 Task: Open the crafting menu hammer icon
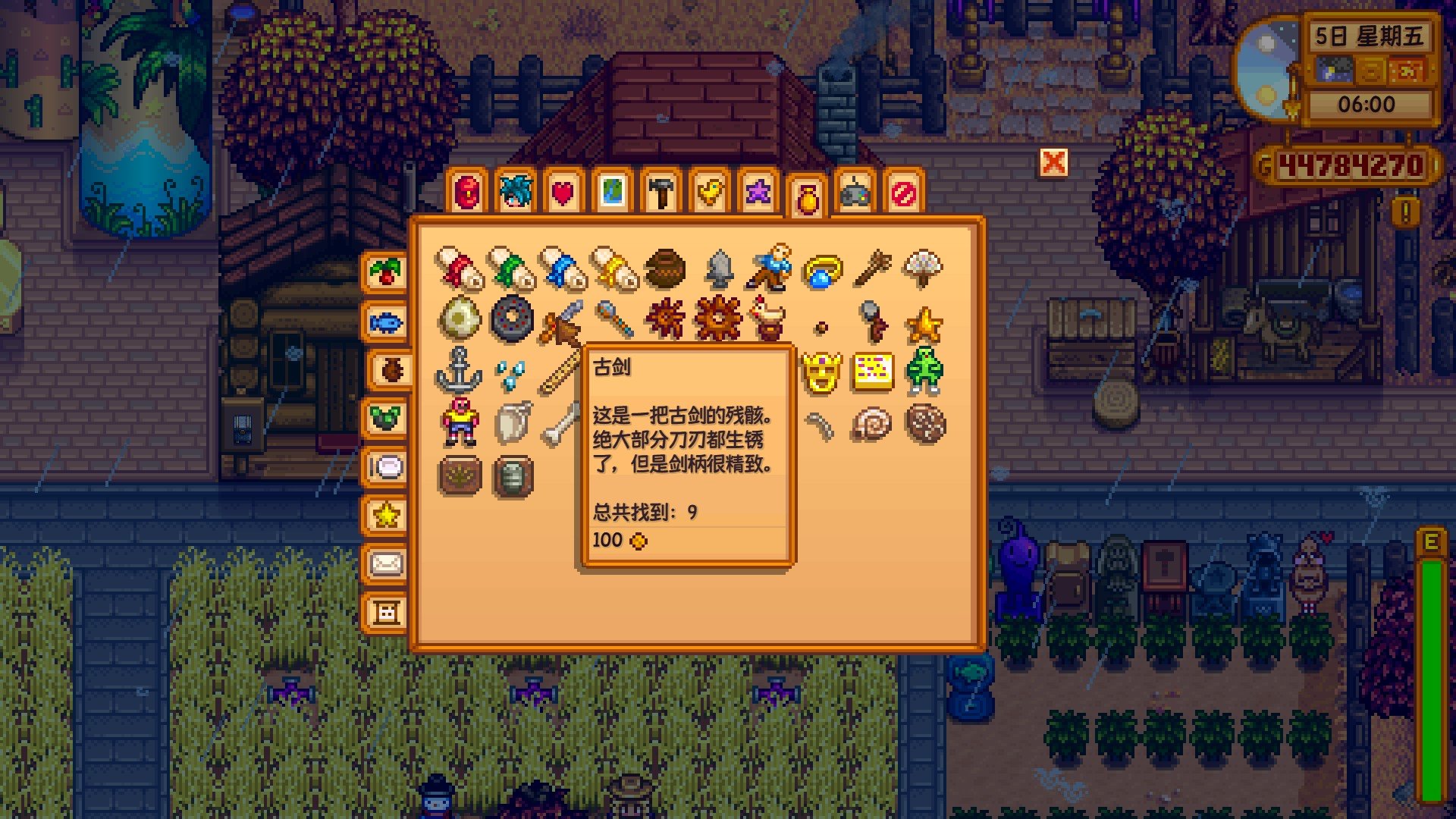coord(660,192)
